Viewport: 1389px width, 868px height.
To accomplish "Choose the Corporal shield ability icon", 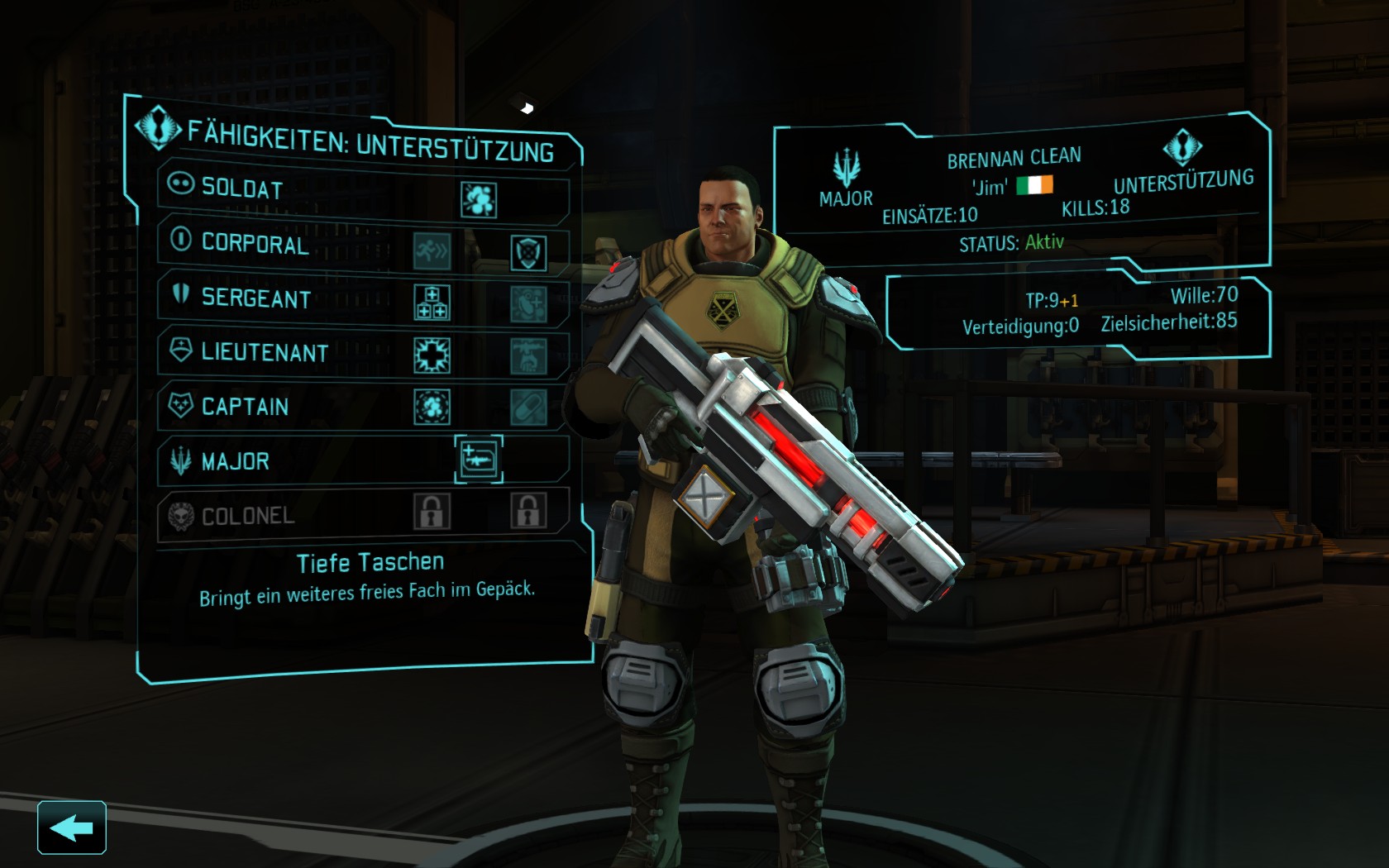I will [x=528, y=252].
